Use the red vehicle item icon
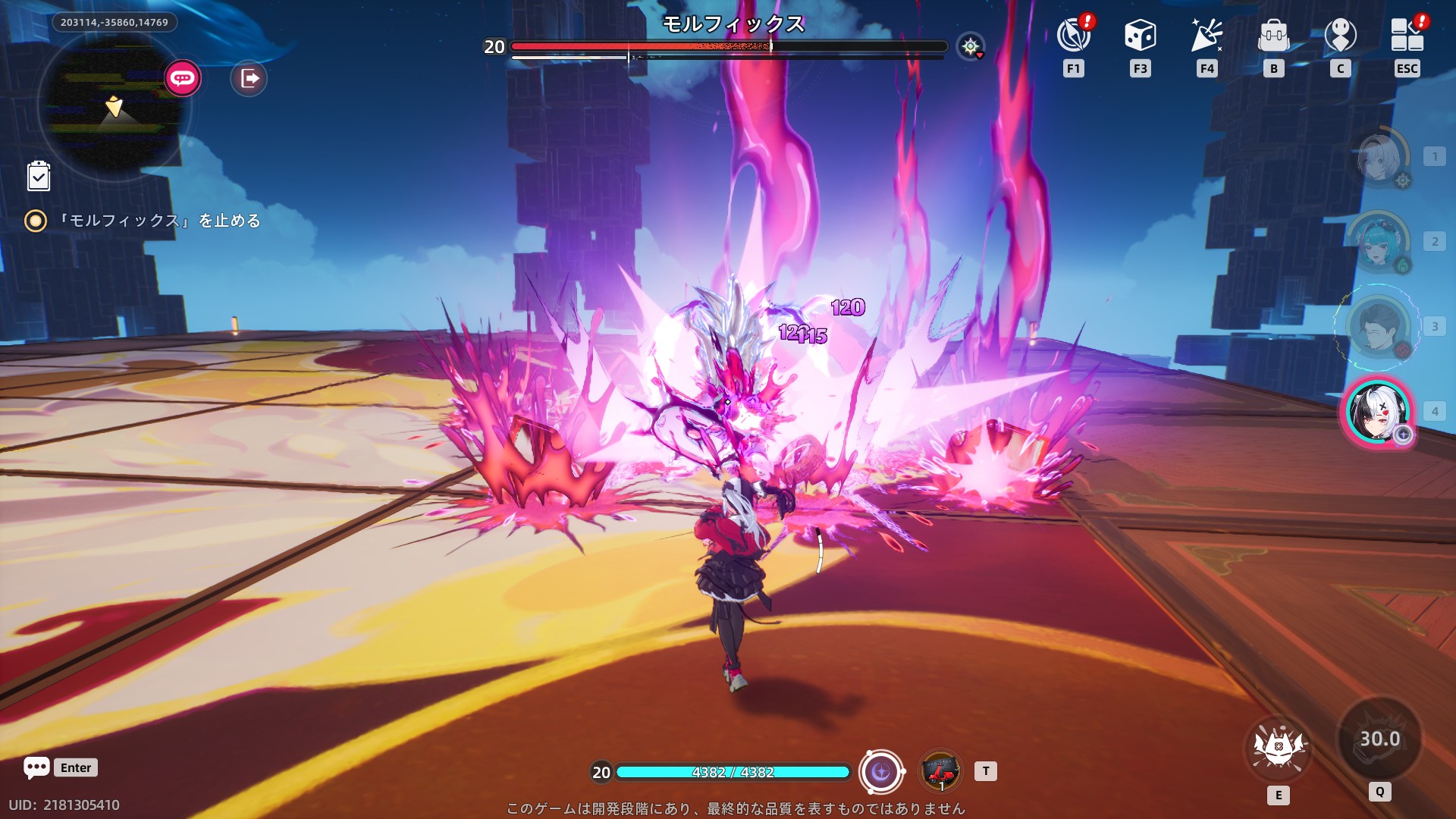This screenshot has height=819, width=1456. pyautogui.click(x=940, y=772)
